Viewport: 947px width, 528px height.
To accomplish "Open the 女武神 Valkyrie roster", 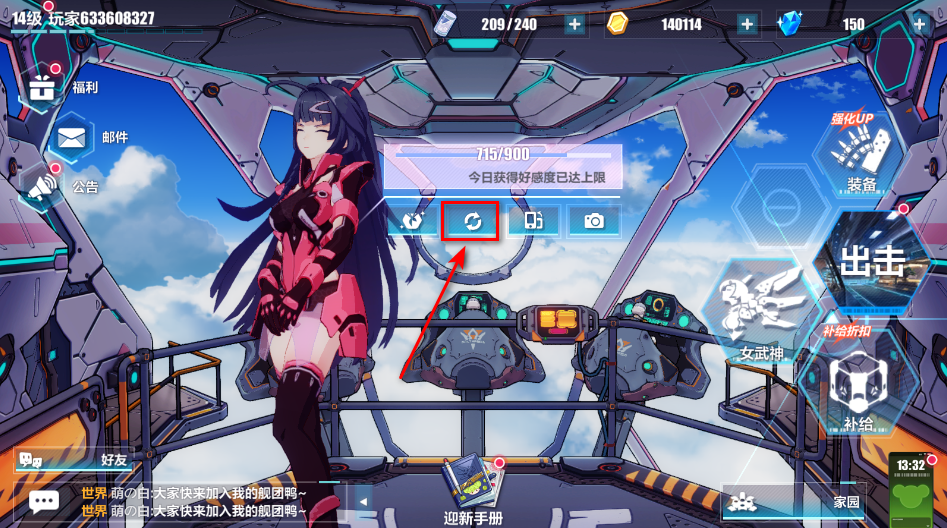I will coord(760,312).
